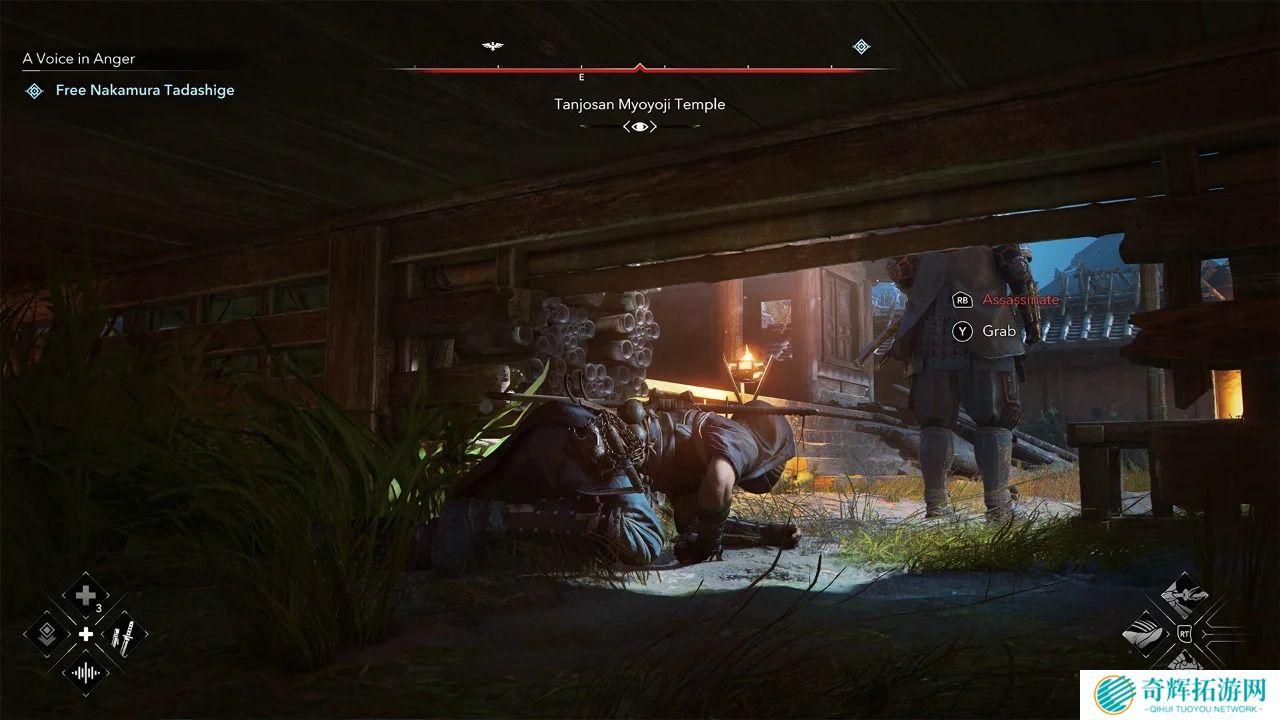Viewport: 1280px width, 720px height.
Task: Activate the striped foot ability icon
Action: (1146, 632)
